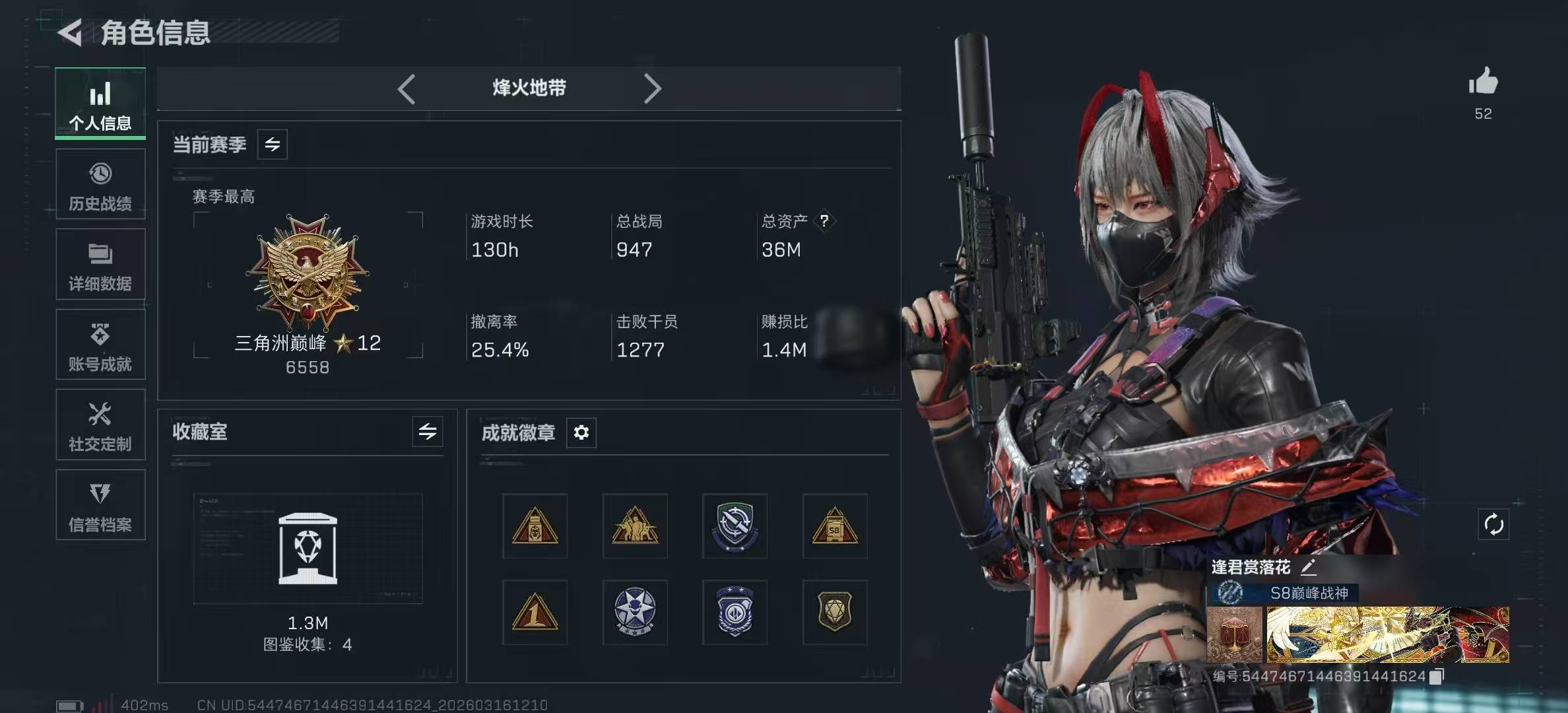Copy the player ID number

coord(1437,676)
